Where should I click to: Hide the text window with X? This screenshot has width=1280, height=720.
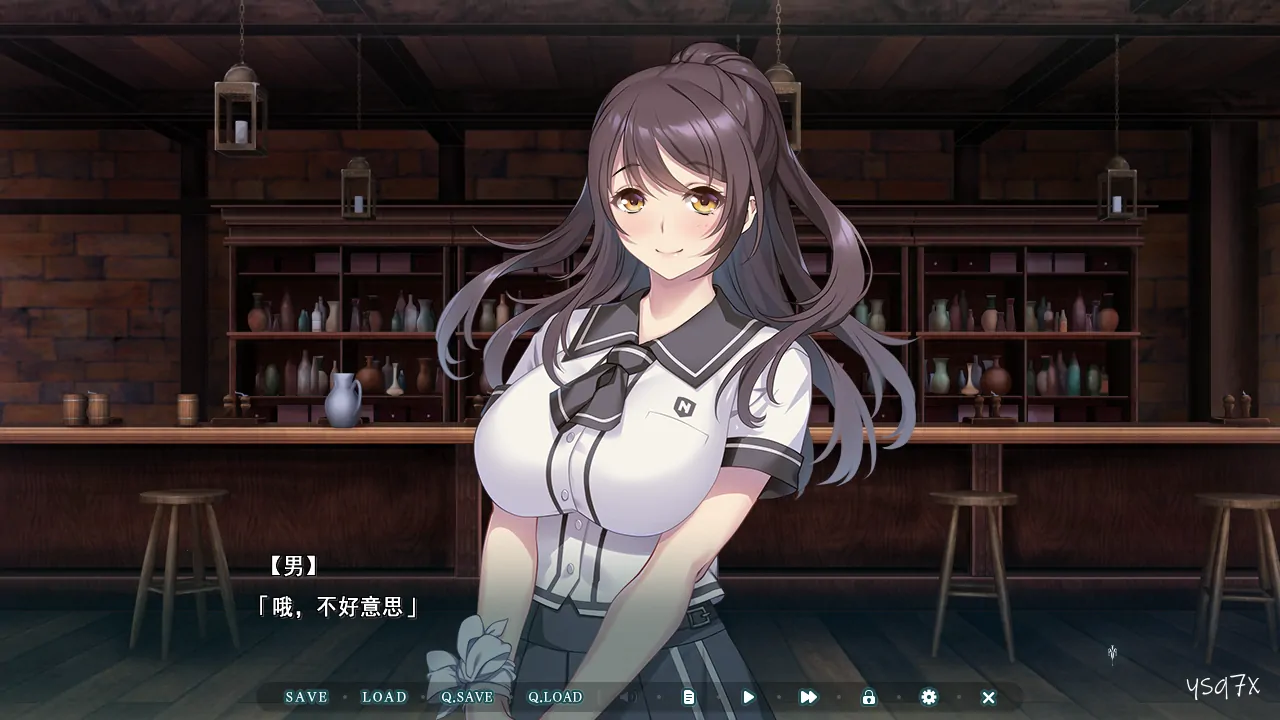coord(988,697)
